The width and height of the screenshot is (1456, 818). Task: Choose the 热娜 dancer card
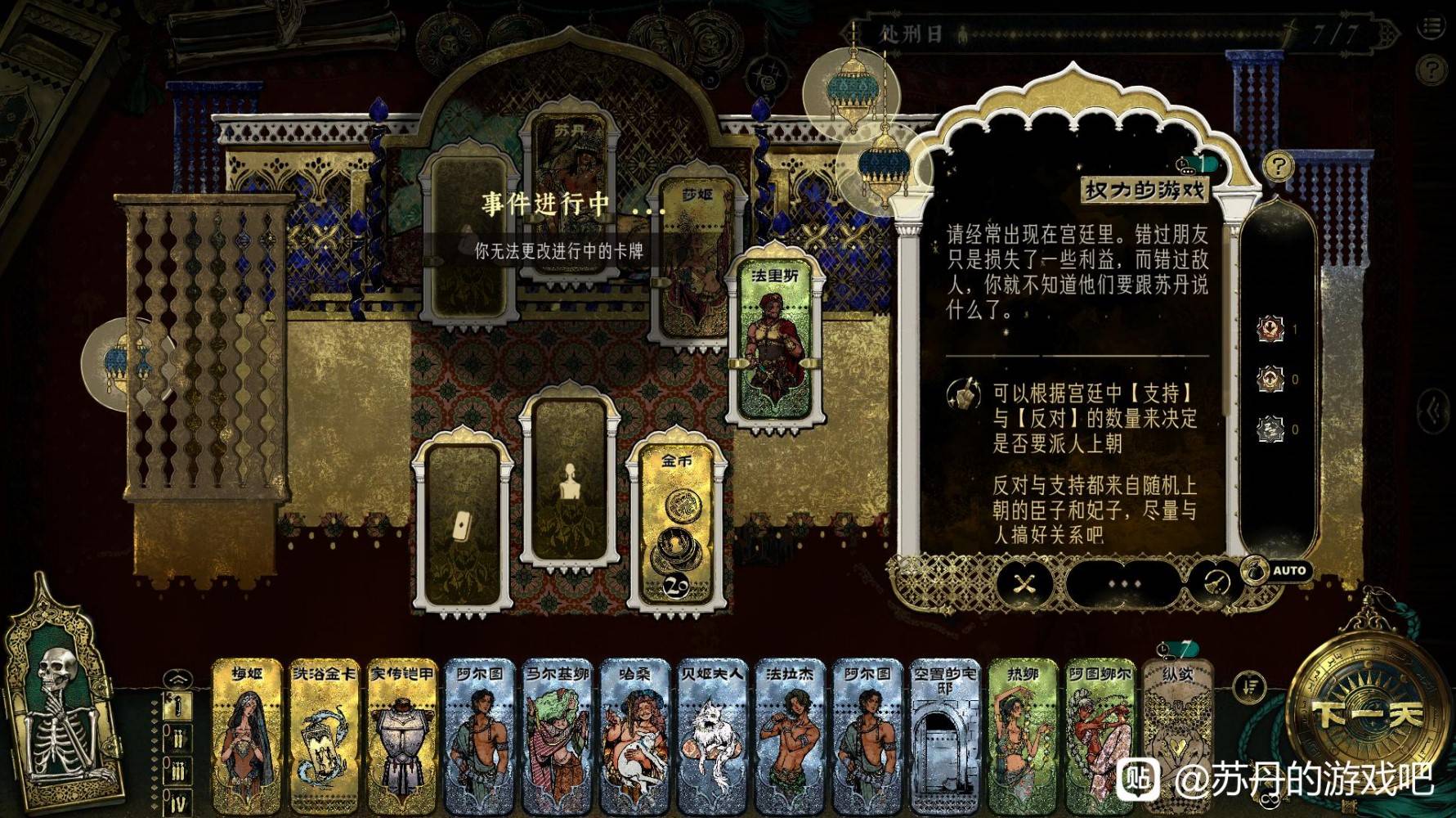1023,736
